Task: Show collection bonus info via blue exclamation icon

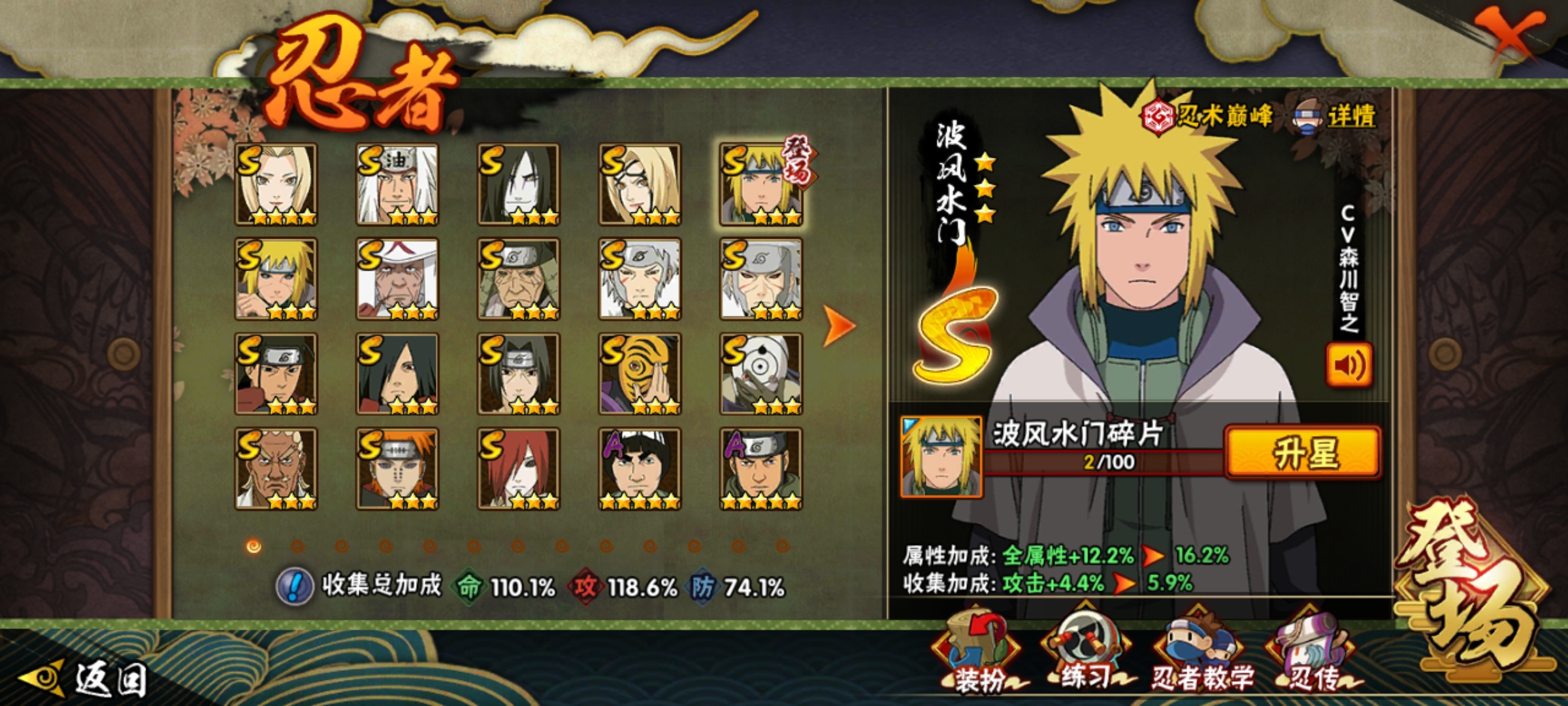Action: pyautogui.click(x=295, y=586)
